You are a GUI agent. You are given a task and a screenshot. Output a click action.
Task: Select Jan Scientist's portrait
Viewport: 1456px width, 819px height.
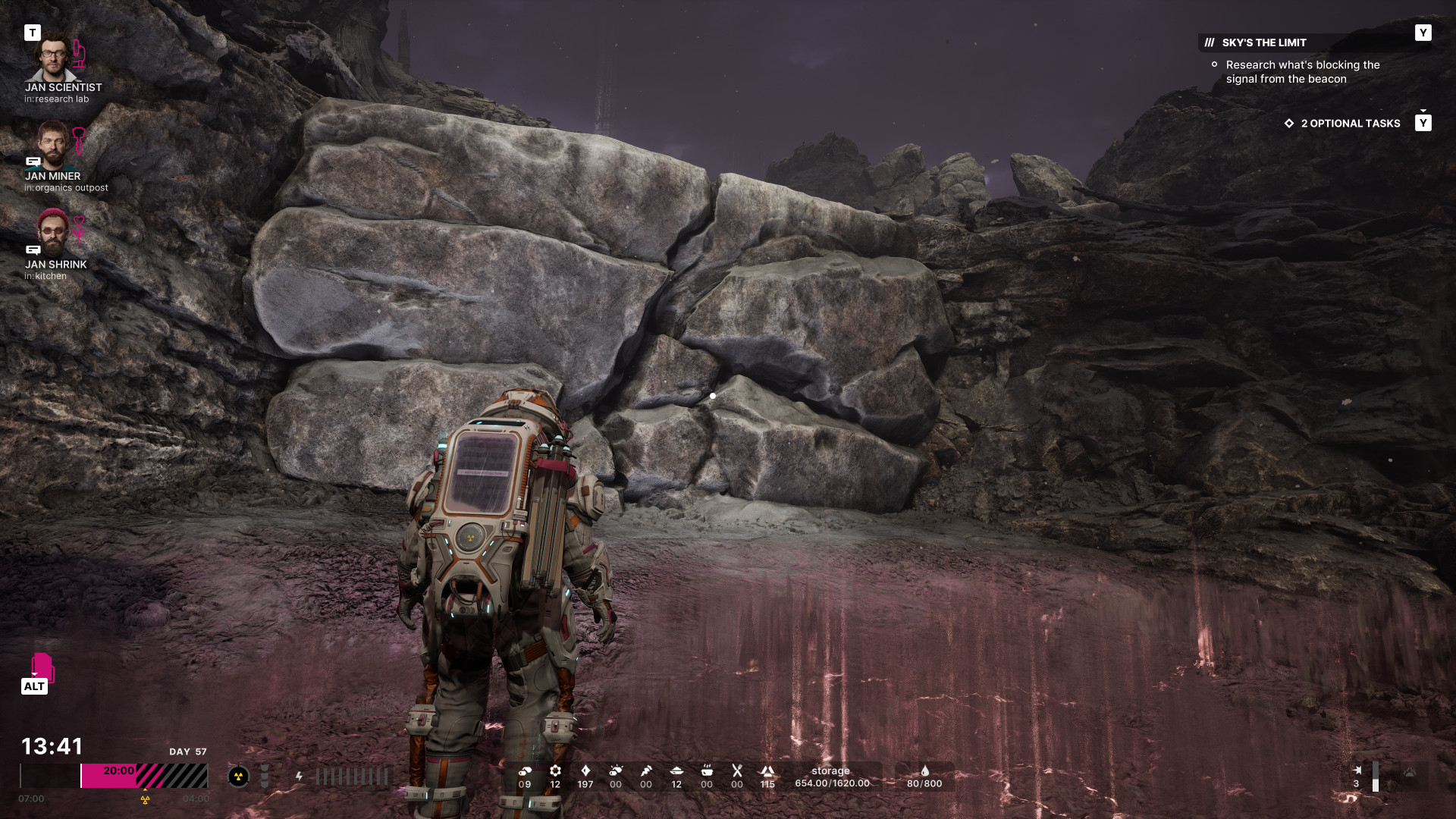click(x=52, y=58)
